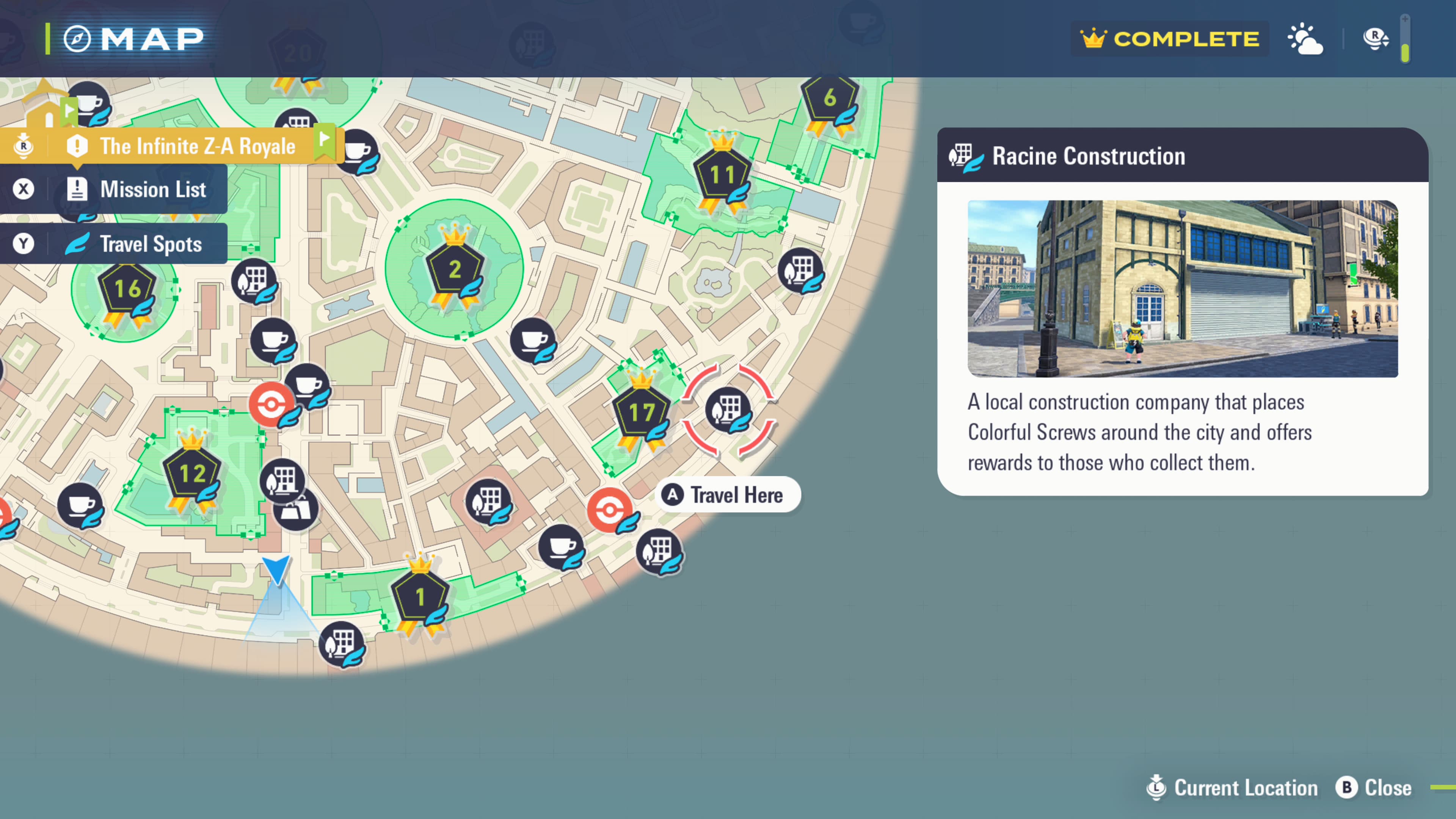Open the Mission List
The width and height of the screenshot is (1456, 819).
136,189
